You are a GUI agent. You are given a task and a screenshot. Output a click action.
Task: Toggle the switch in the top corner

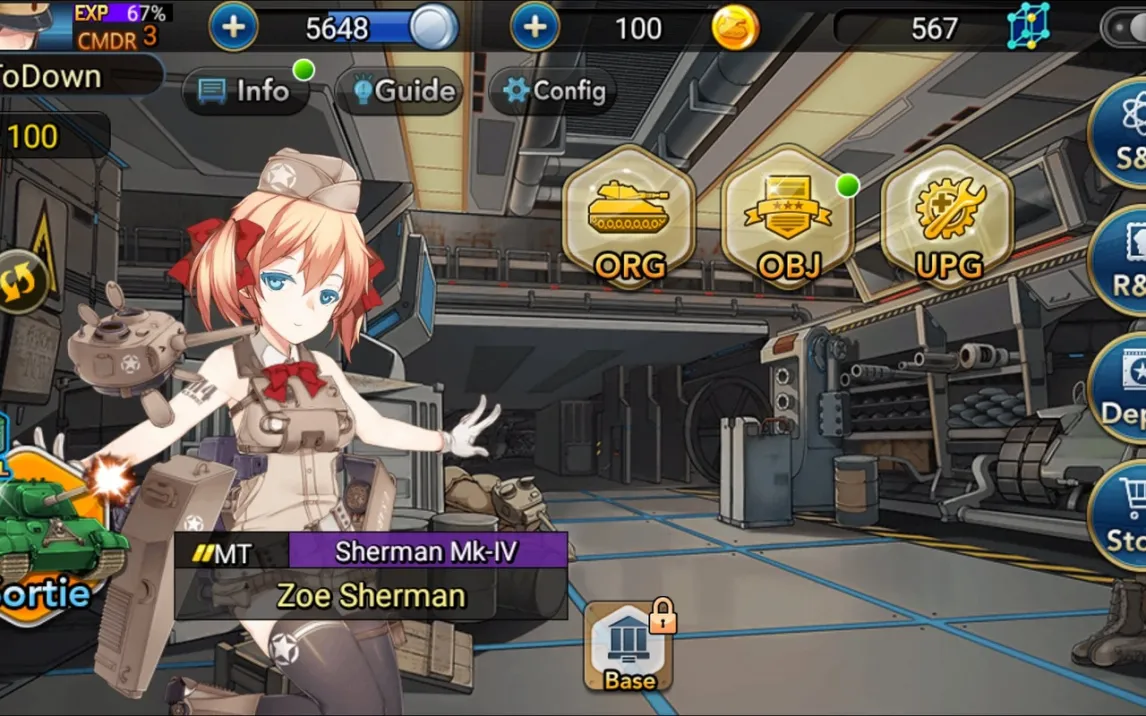1124,28
